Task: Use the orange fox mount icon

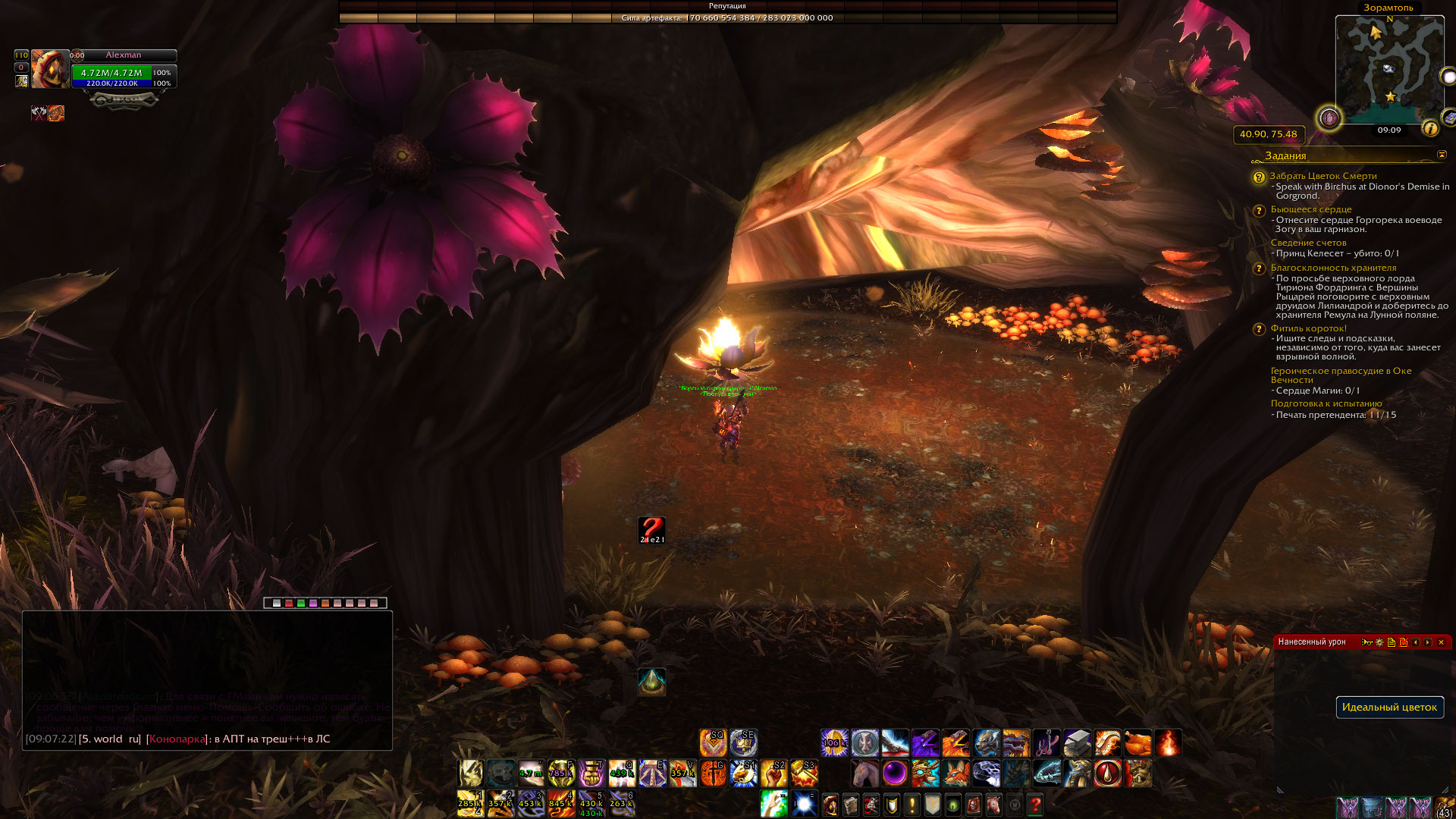Action: click(955, 773)
